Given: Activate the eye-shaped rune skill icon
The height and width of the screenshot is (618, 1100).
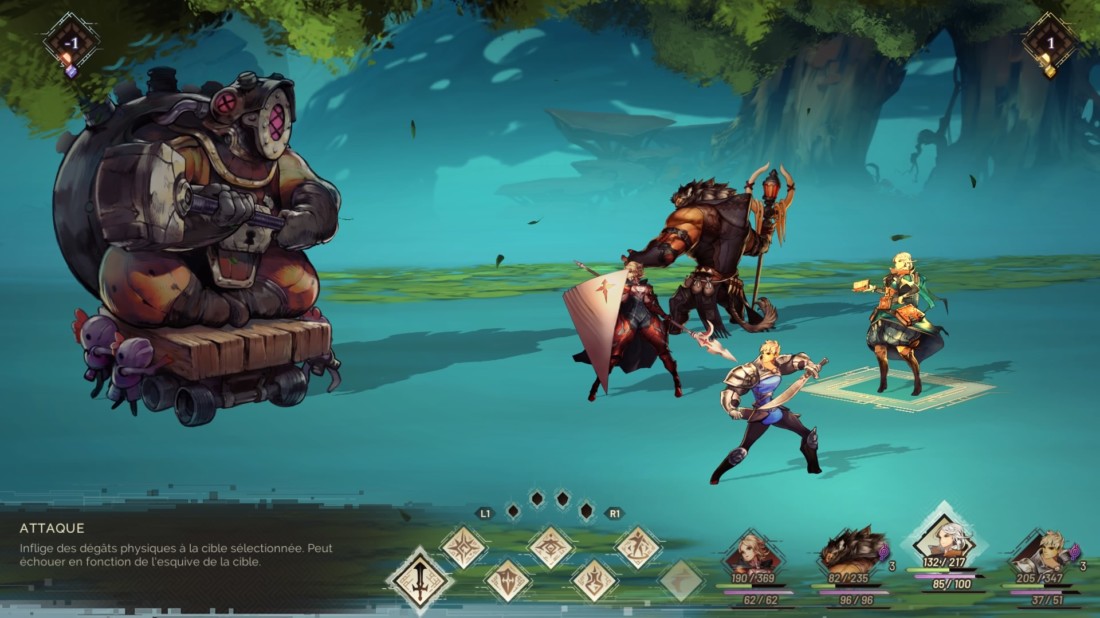Looking at the screenshot, I should point(551,547).
